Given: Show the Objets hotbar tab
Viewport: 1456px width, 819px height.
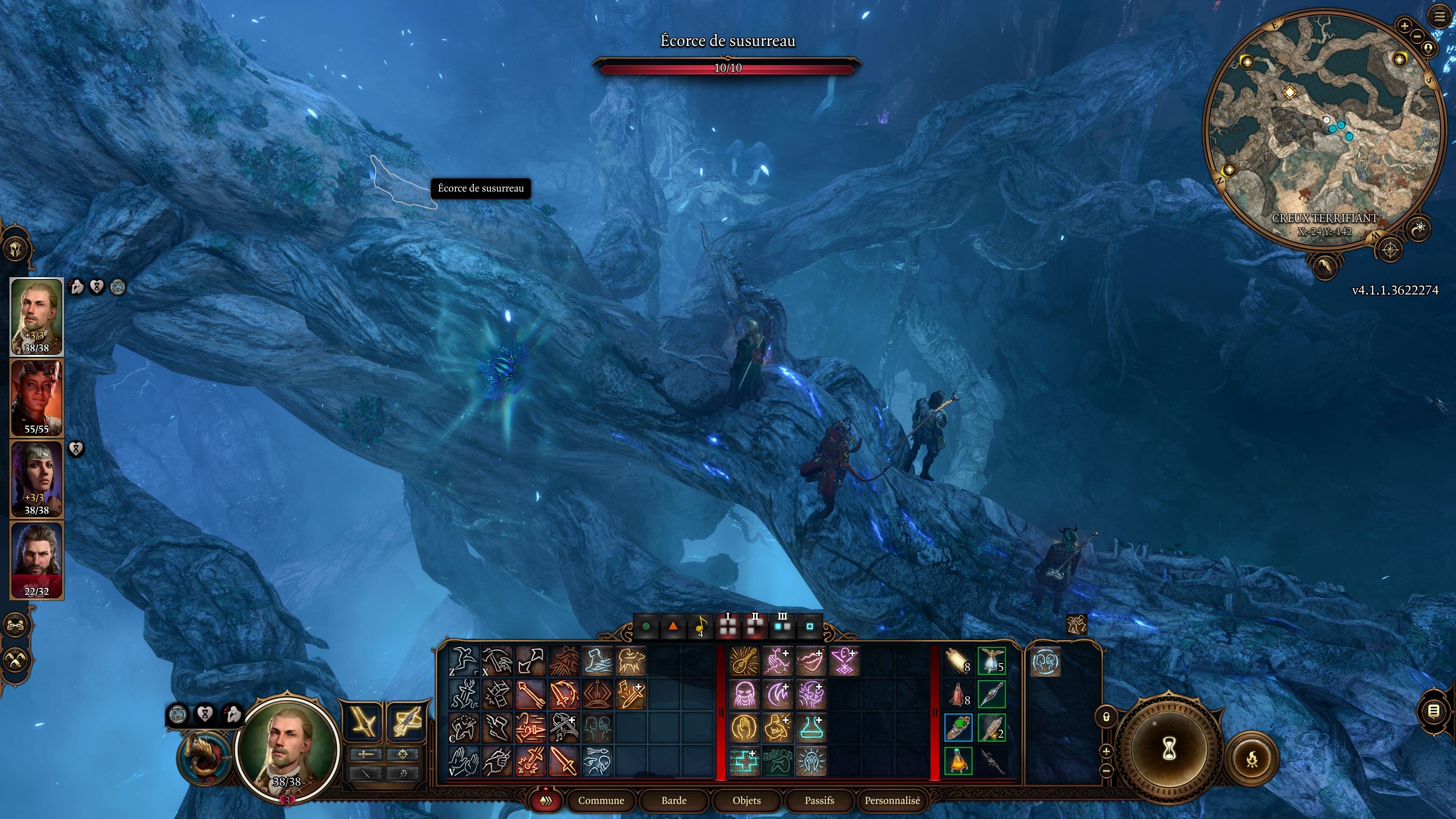Looking at the screenshot, I should coord(746,800).
